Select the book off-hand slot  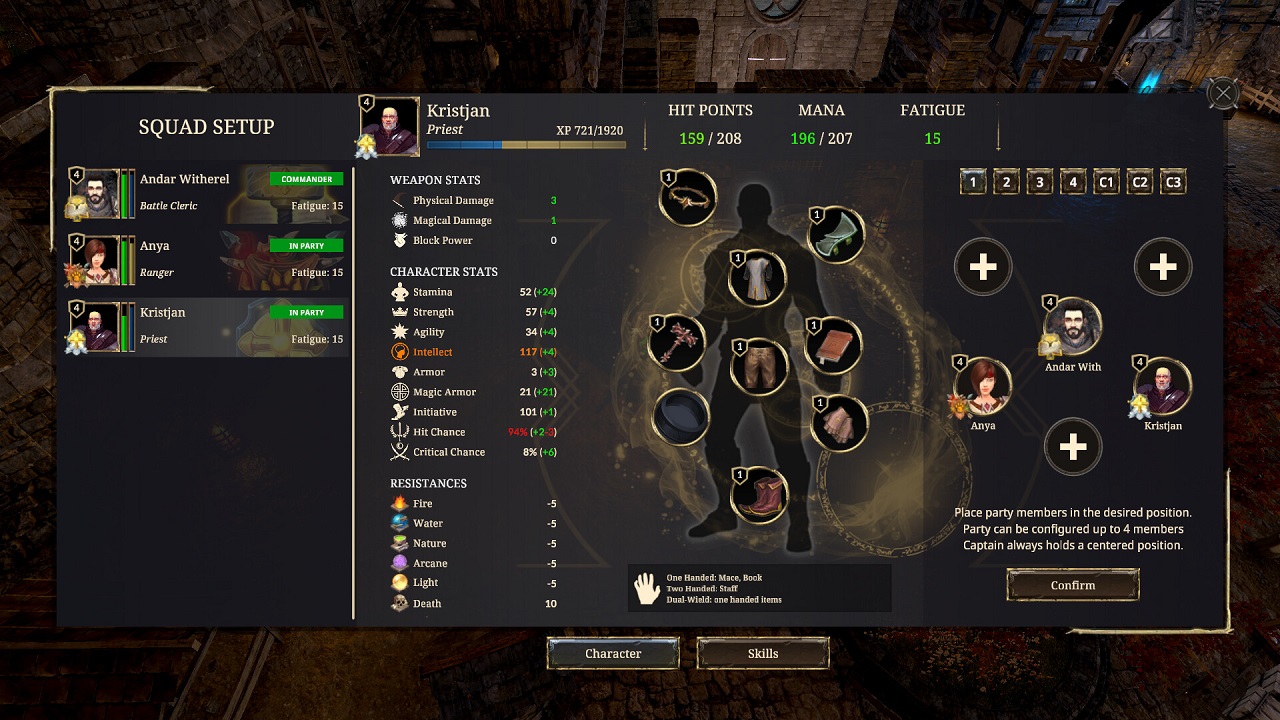tap(834, 345)
